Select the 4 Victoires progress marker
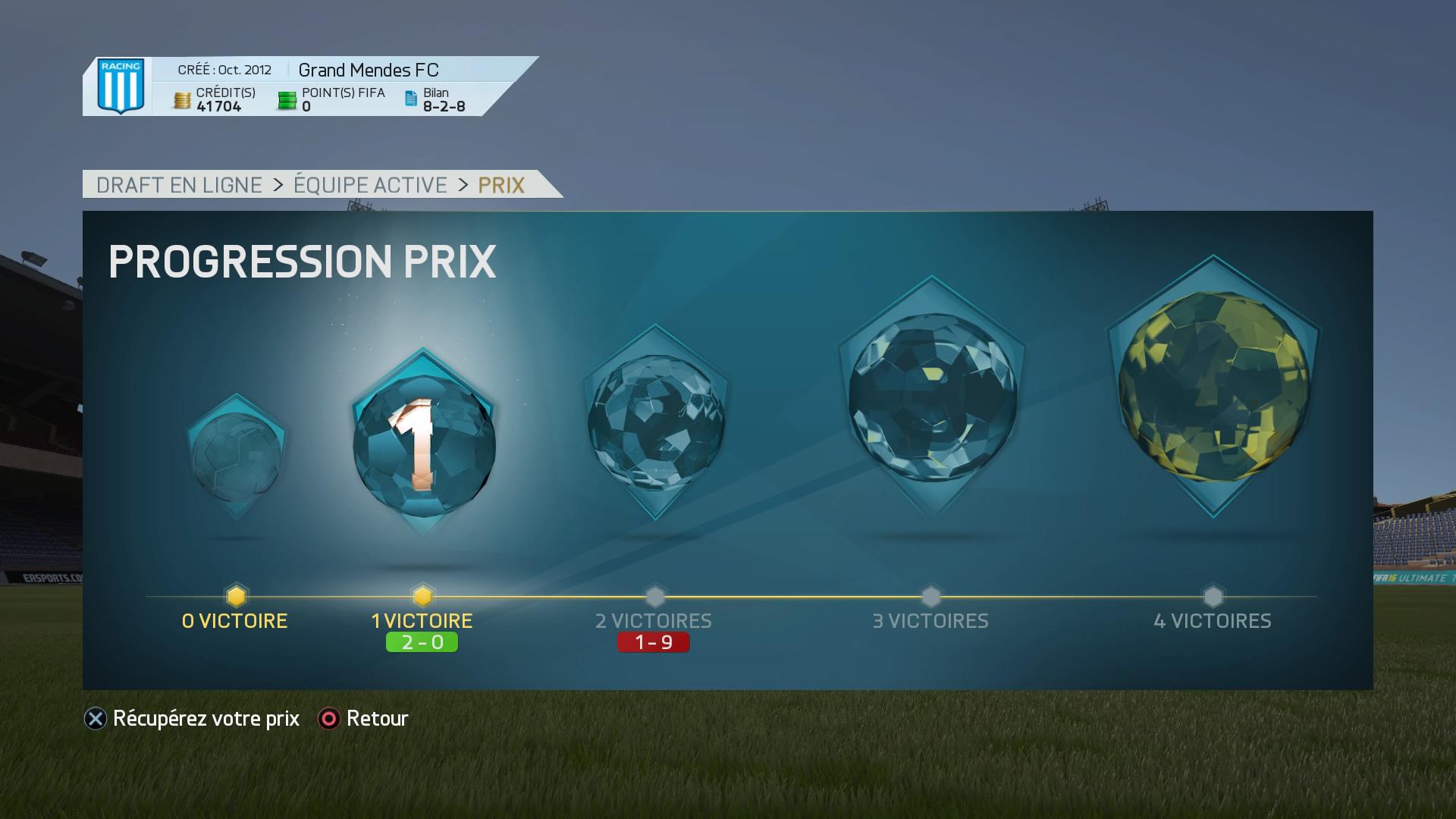The image size is (1456, 819). point(1213,596)
